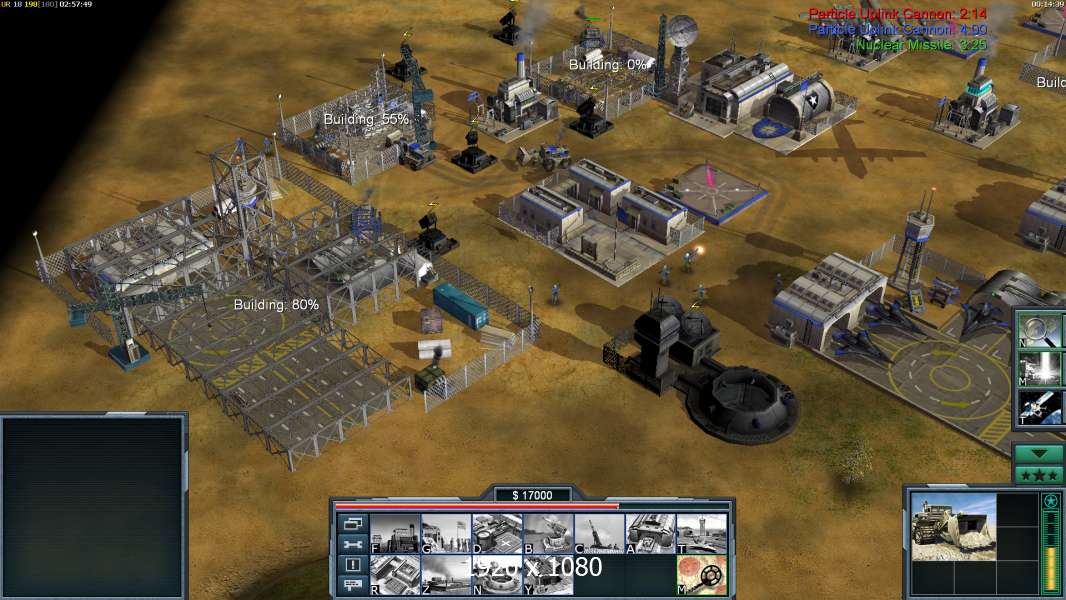
Task: Click the signpost button on command bar
Action: pos(352,586)
